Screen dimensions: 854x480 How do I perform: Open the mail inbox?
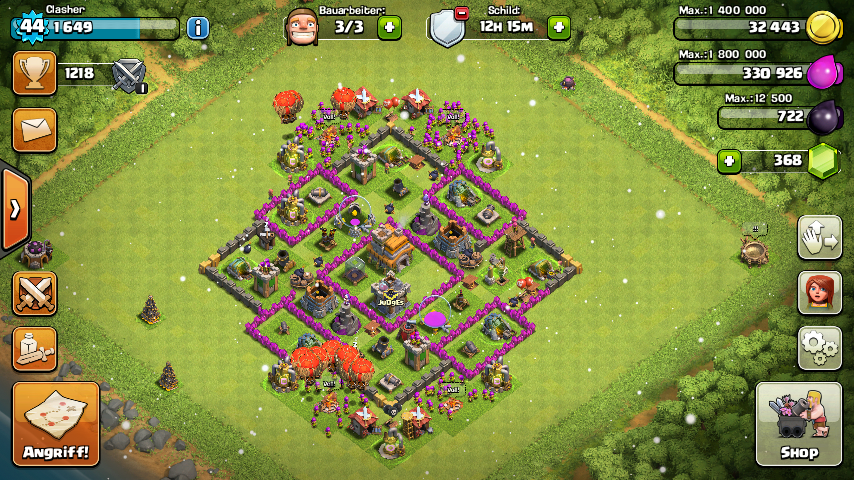click(34, 130)
